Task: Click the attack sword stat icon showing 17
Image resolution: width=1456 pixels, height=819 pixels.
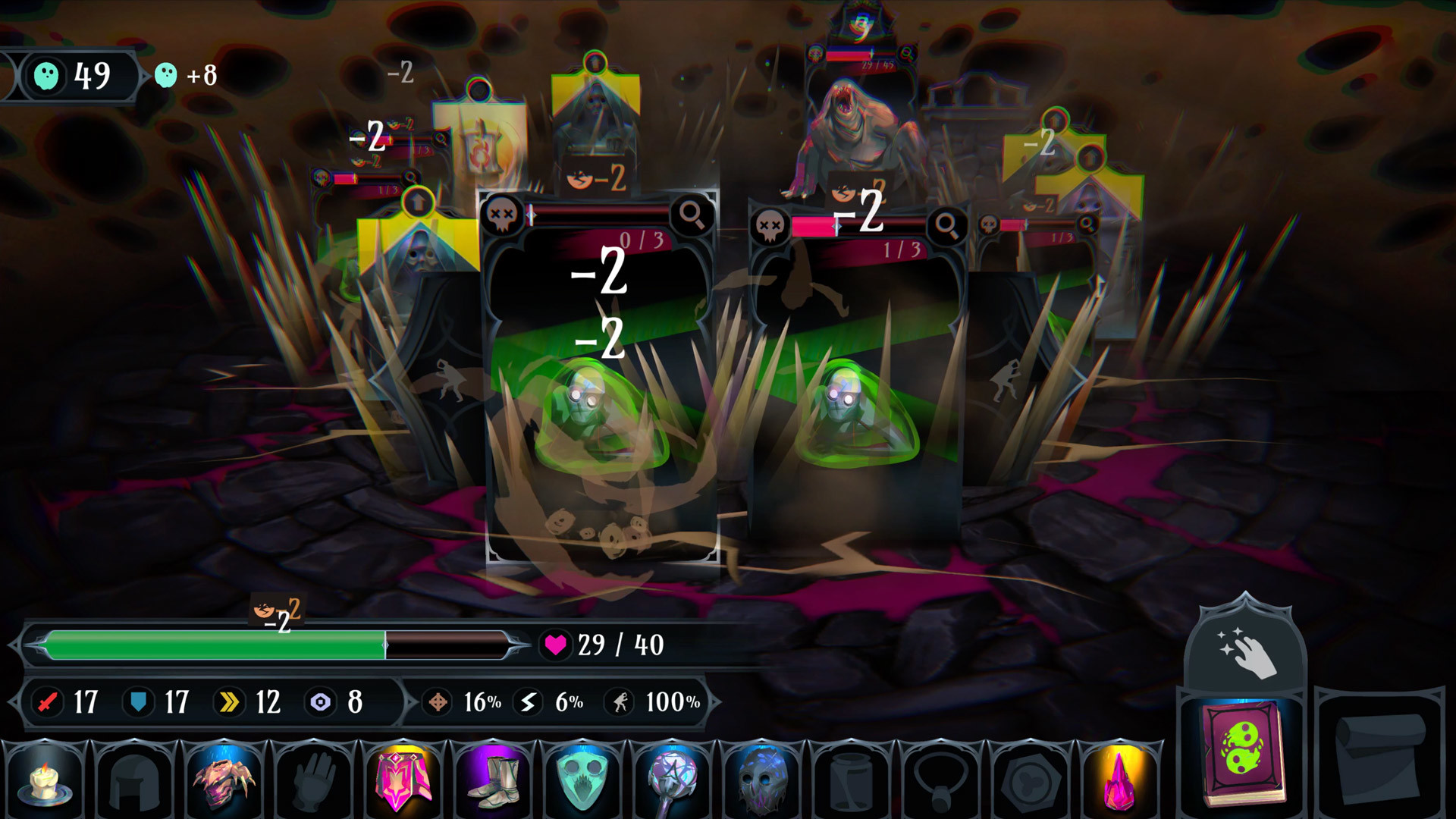Action: point(48,703)
